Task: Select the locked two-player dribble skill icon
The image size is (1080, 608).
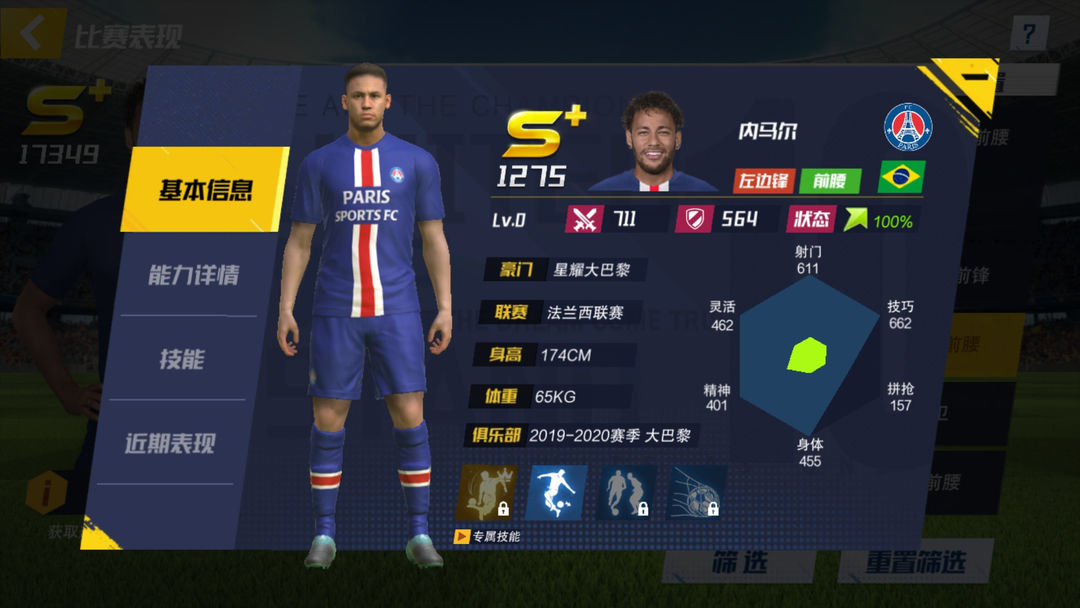Action: (627, 492)
